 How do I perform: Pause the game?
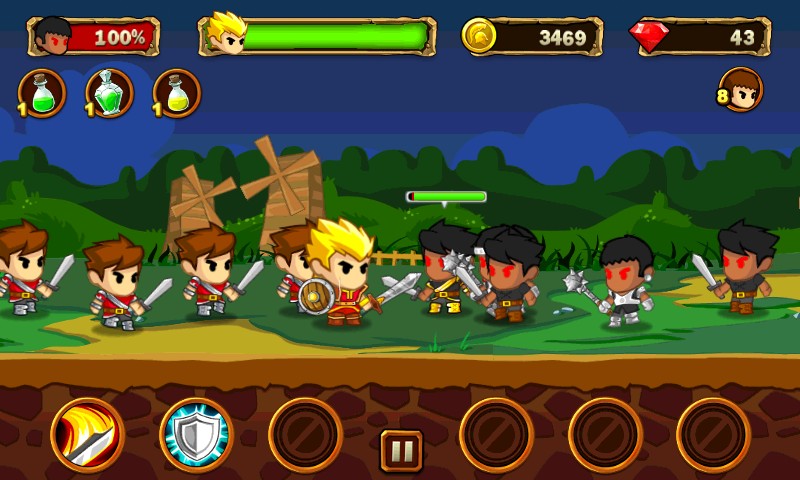click(x=401, y=451)
